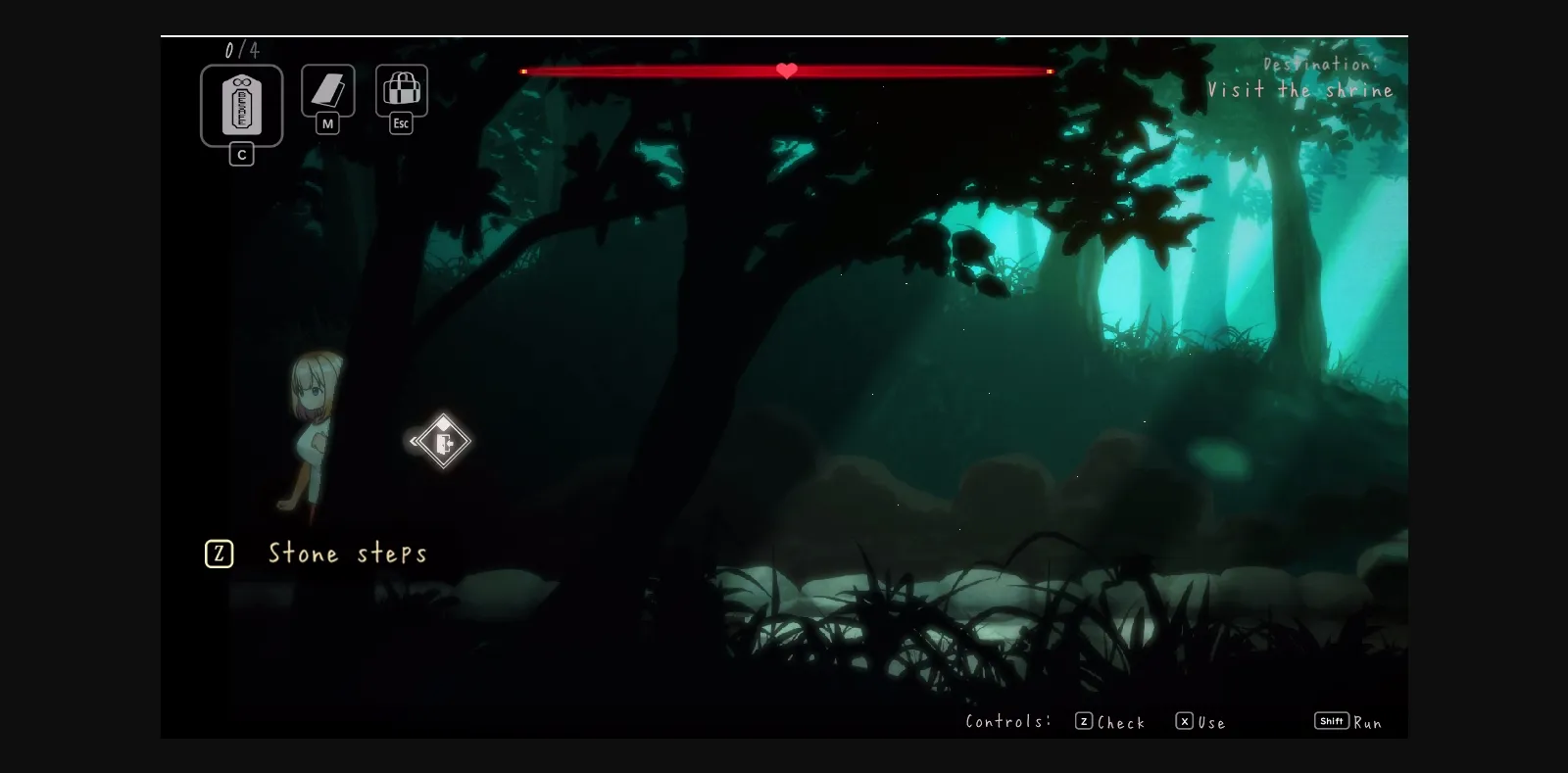Select the Use entry in the Controls bar
The width and height of the screenshot is (1568, 773).
1210,723
